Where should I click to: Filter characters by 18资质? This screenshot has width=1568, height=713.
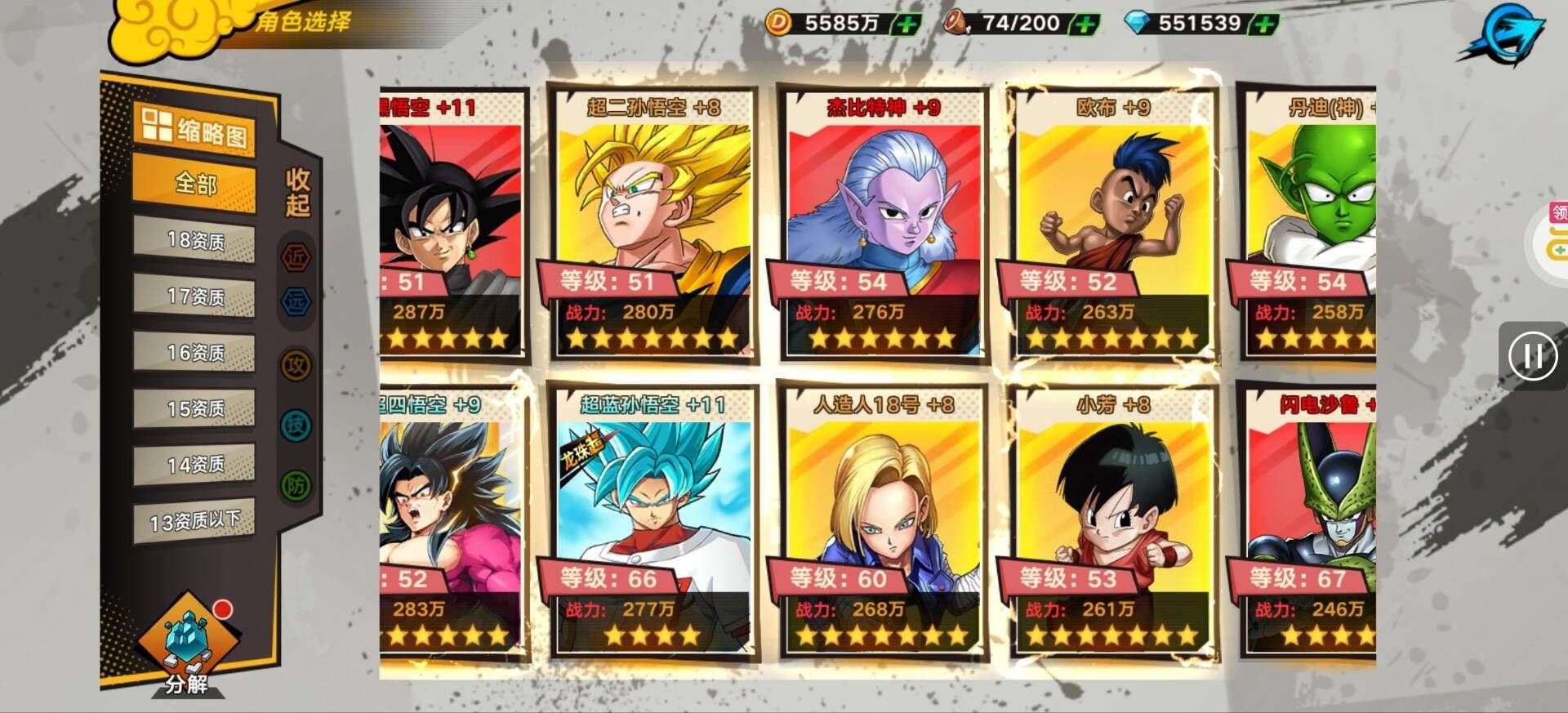[195, 241]
